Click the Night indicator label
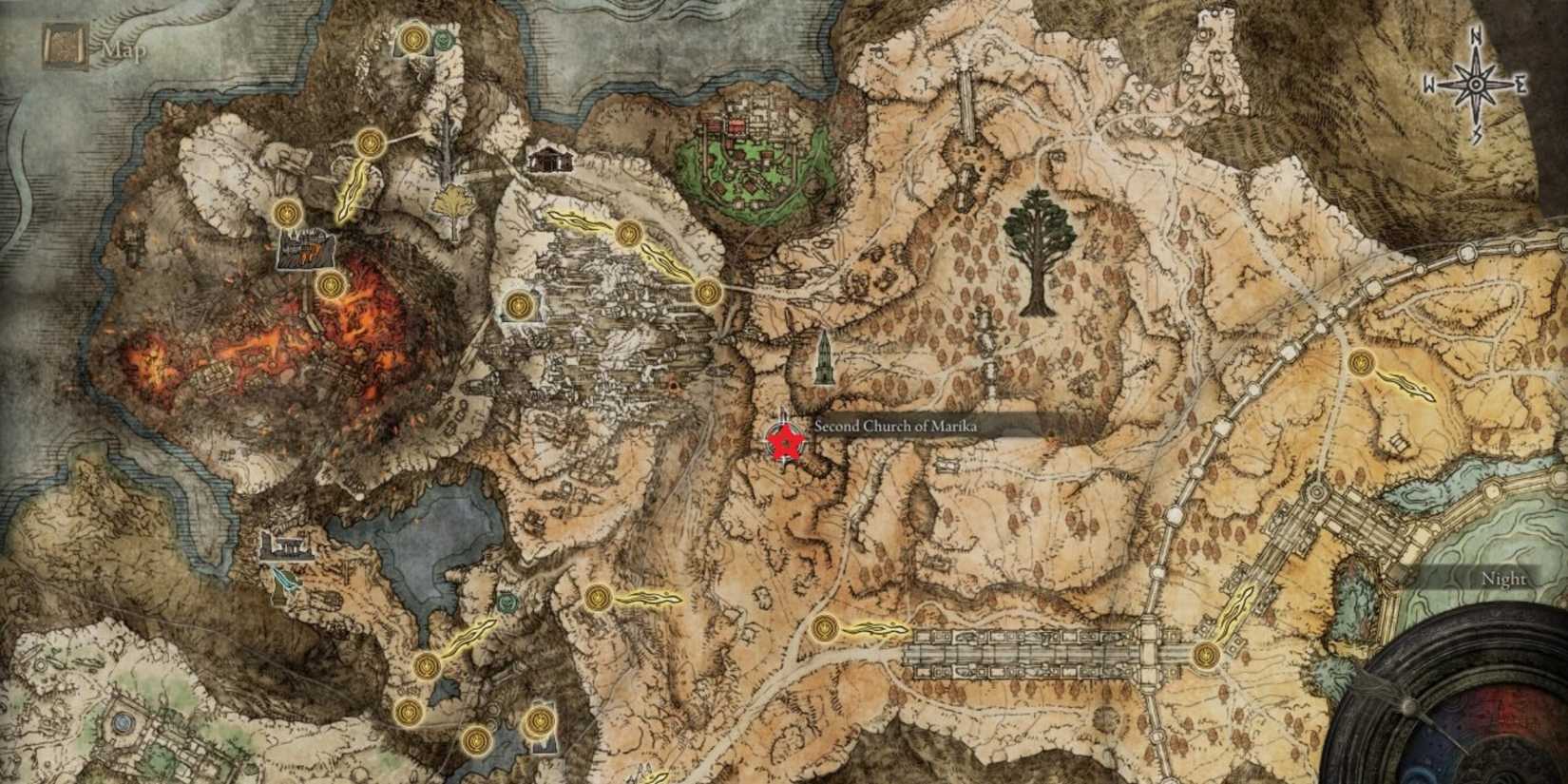 (1504, 578)
